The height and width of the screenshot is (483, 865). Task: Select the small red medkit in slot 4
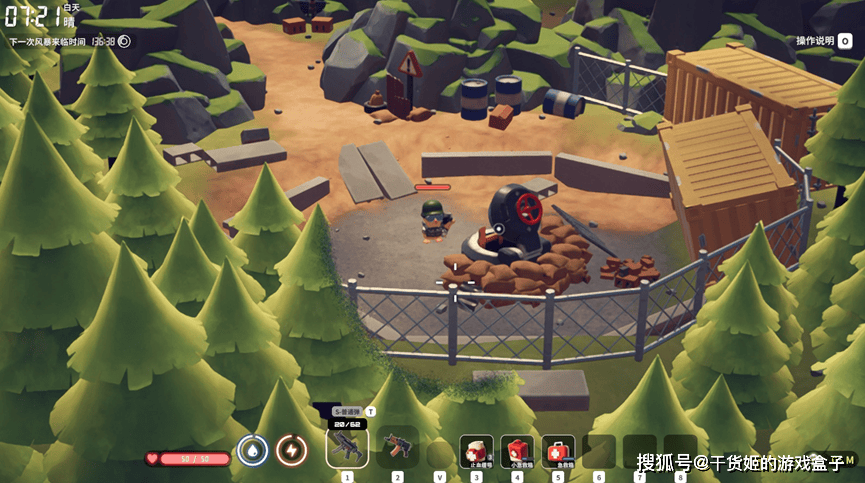(517, 450)
